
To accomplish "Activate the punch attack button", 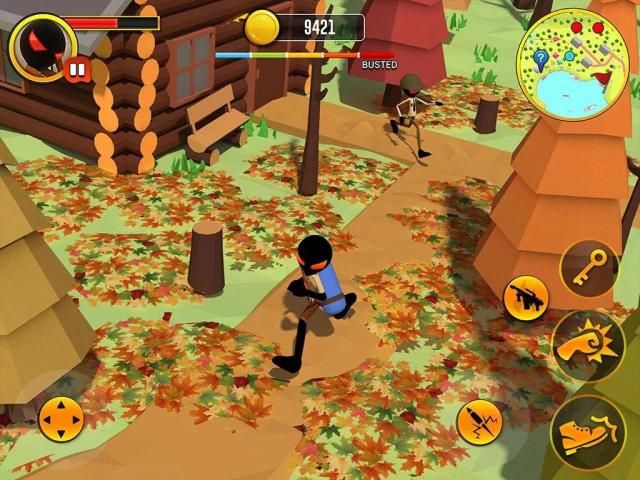I will (x=588, y=345).
